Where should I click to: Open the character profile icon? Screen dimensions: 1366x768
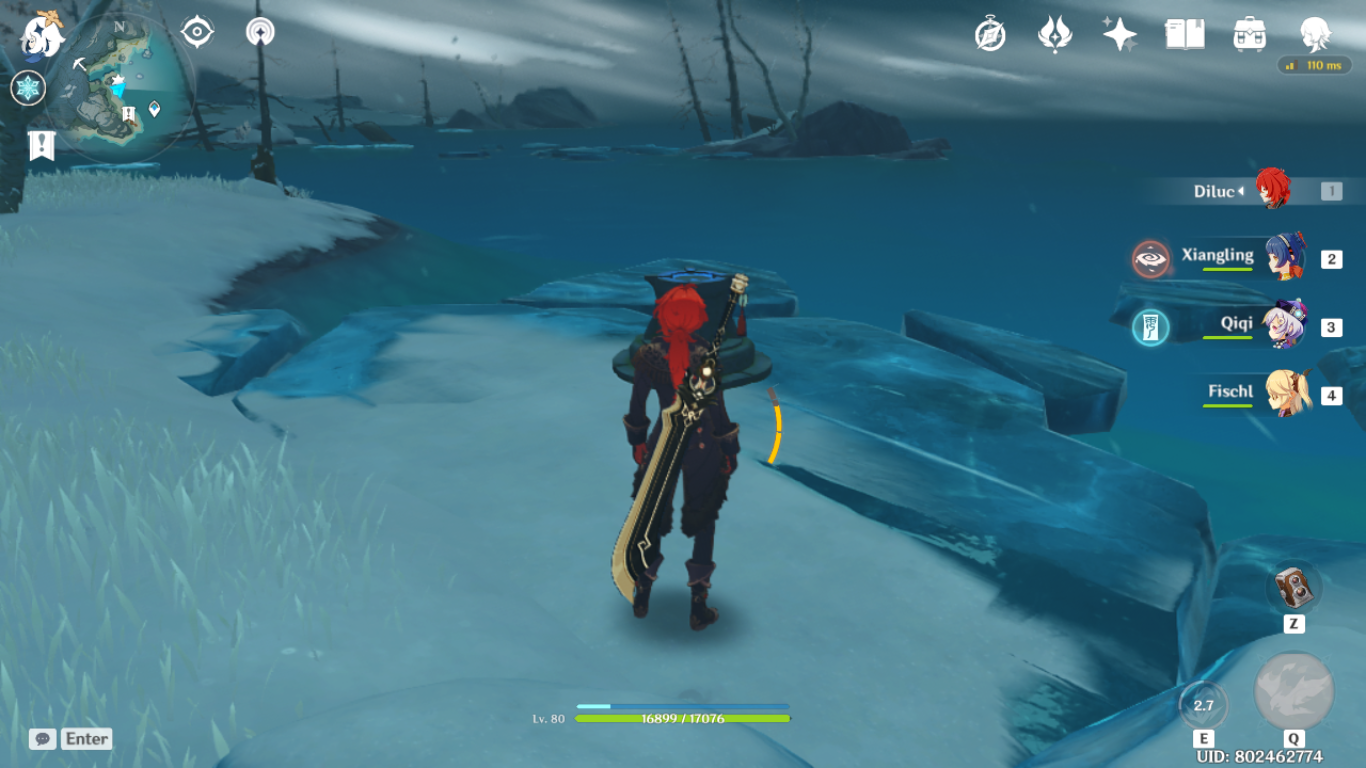tap(1314, 35)
